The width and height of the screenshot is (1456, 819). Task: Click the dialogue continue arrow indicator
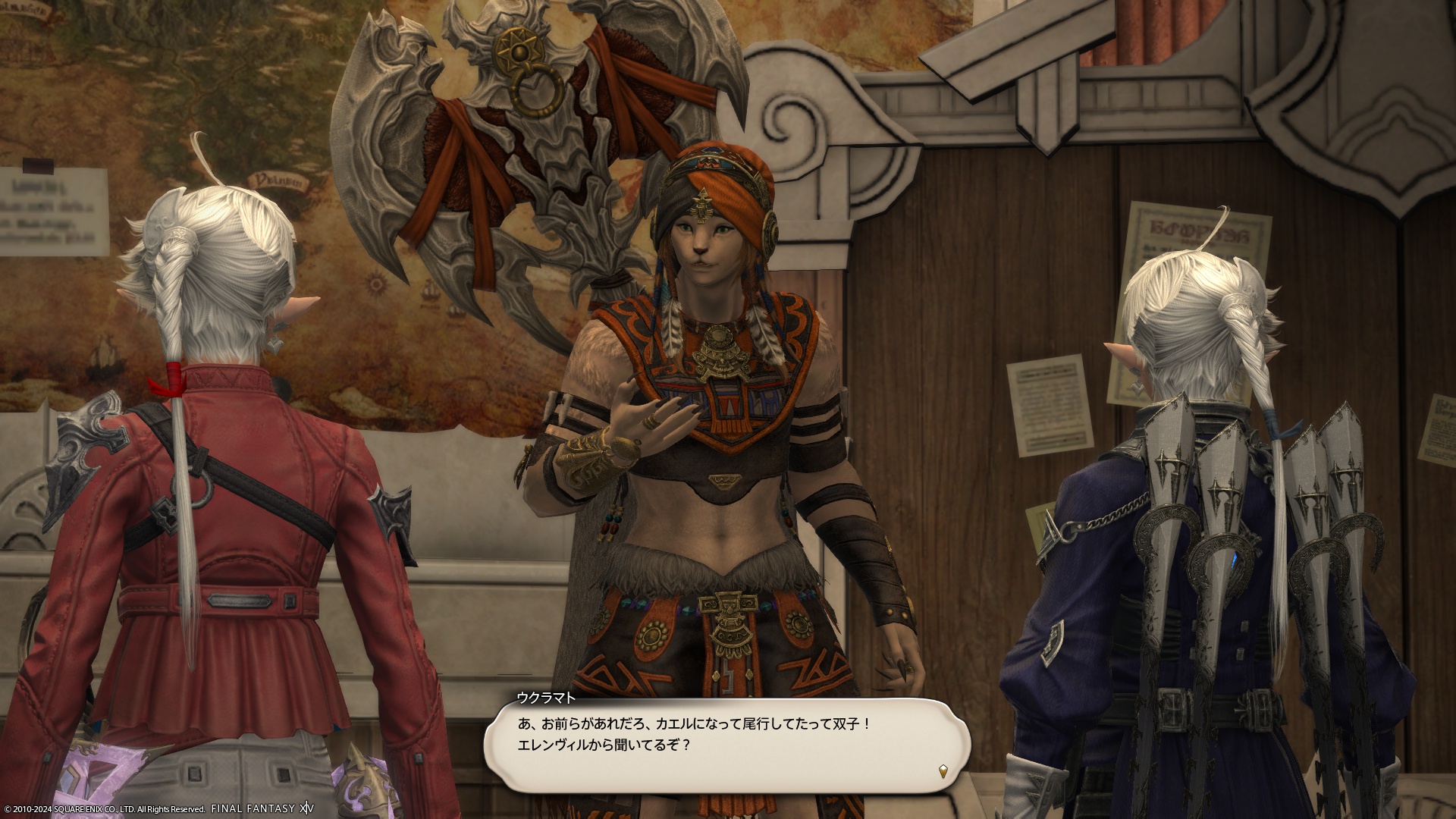click(x=943, y=770)
